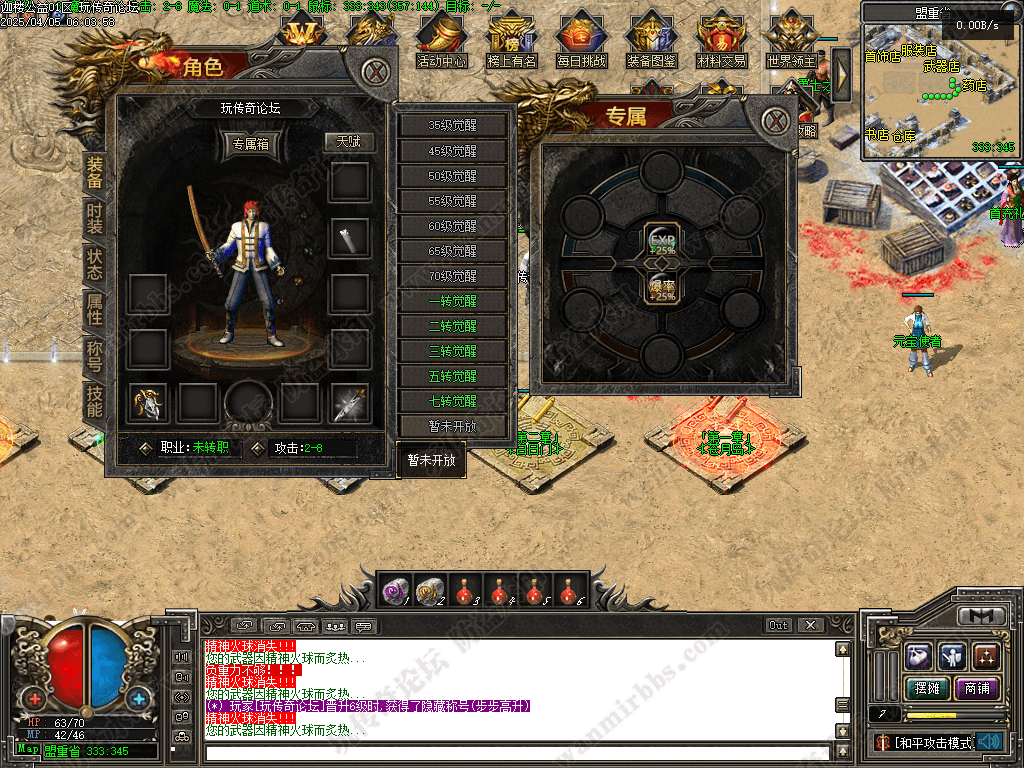Close the 角色 character panel
1024x768 pixels.
tap(374, 72)
